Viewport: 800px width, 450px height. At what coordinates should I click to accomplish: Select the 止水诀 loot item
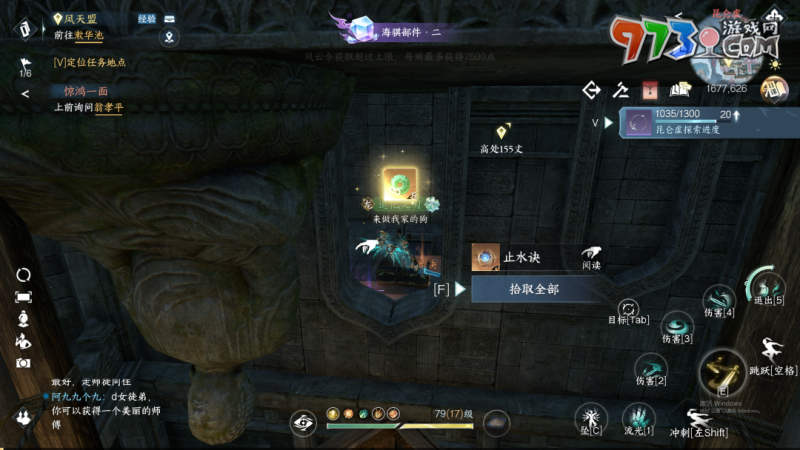tap(487, 258)
